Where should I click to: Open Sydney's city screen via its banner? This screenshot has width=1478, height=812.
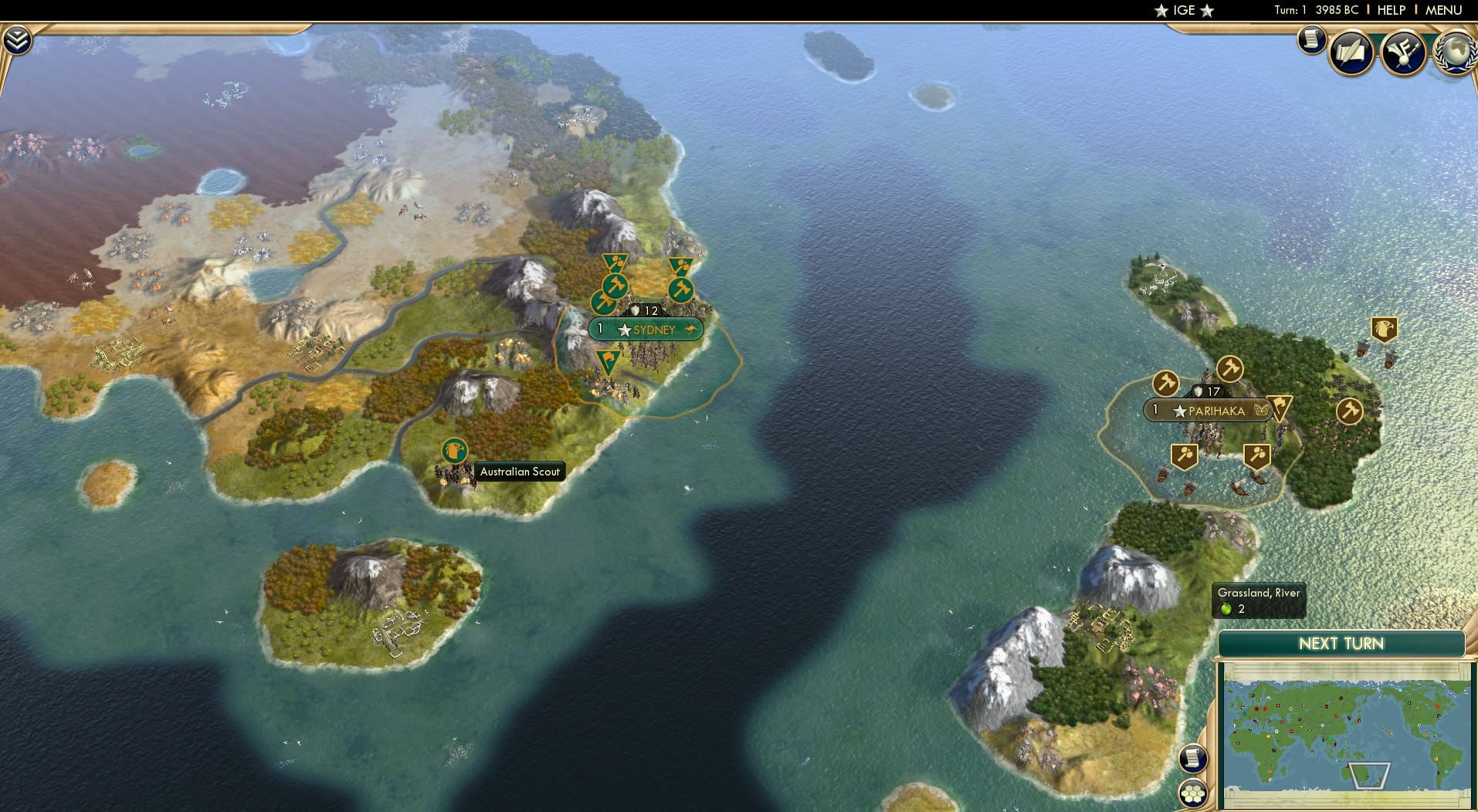point(646,329)
